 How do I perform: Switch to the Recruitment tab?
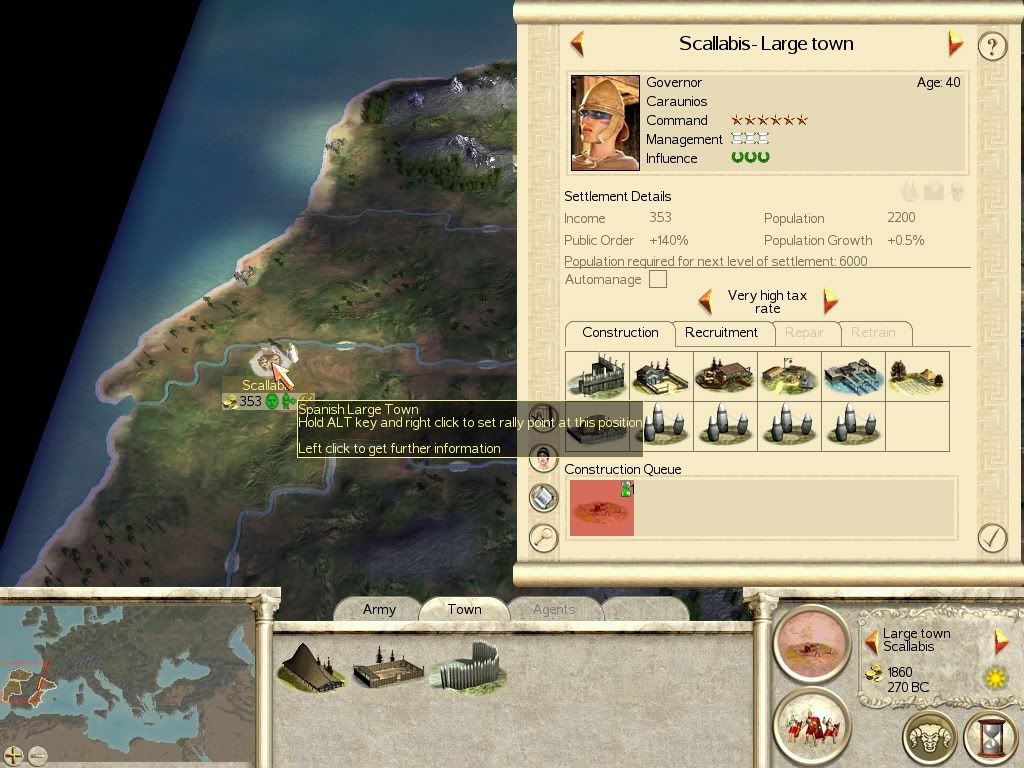(x=721, y=333)
